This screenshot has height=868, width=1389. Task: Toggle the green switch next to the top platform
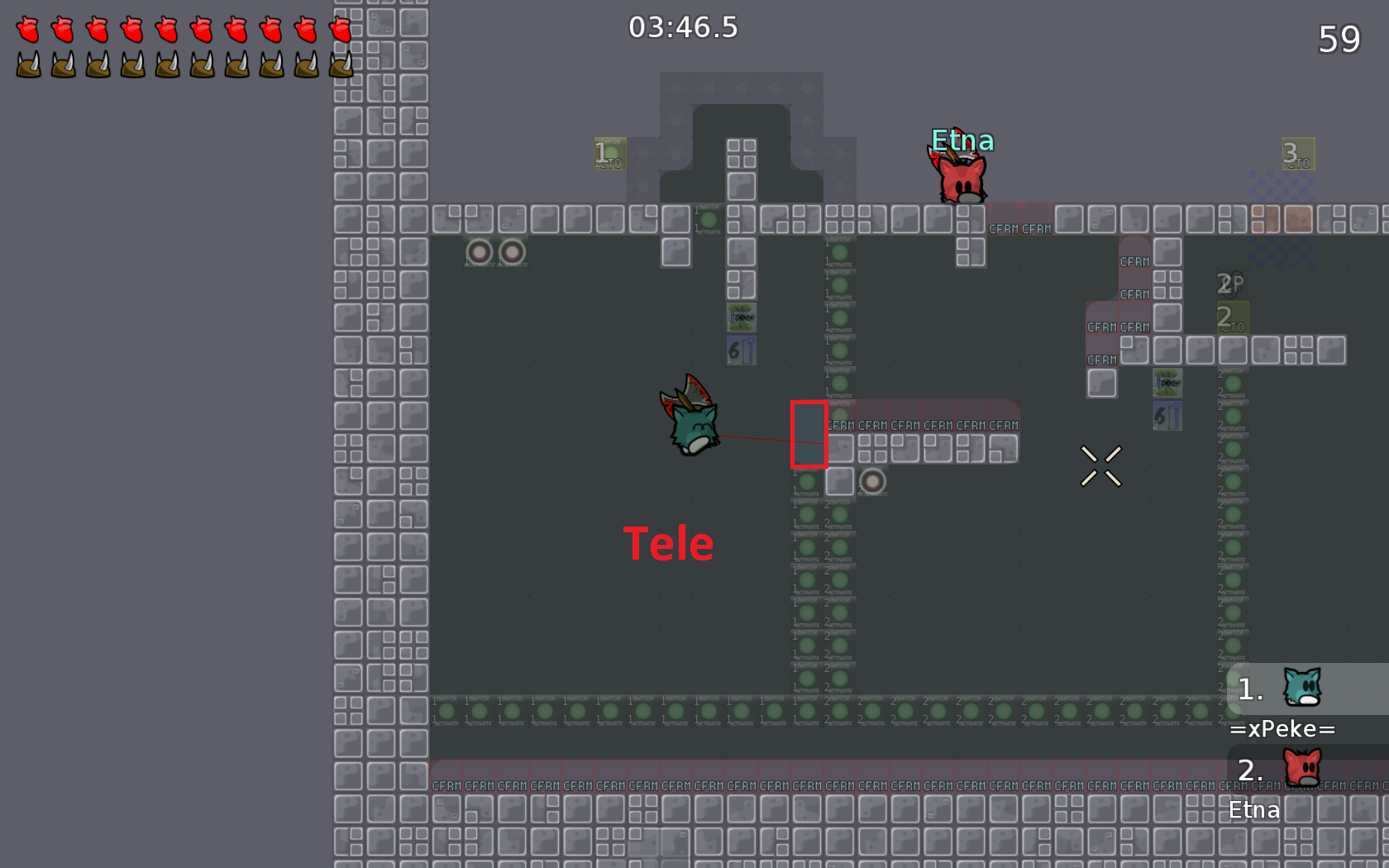[709, 219]
